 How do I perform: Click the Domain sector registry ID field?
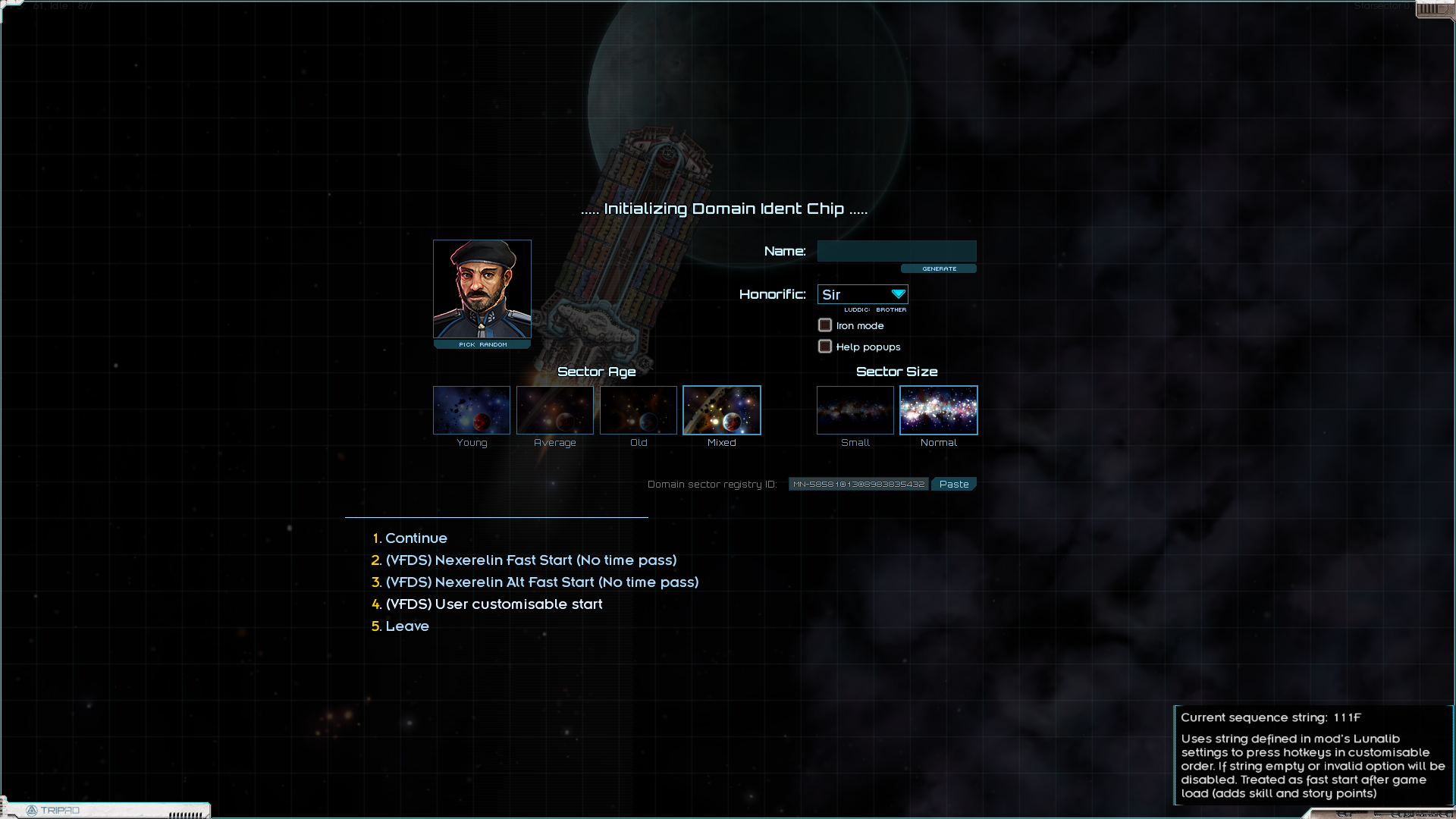[x=858, y=484]
